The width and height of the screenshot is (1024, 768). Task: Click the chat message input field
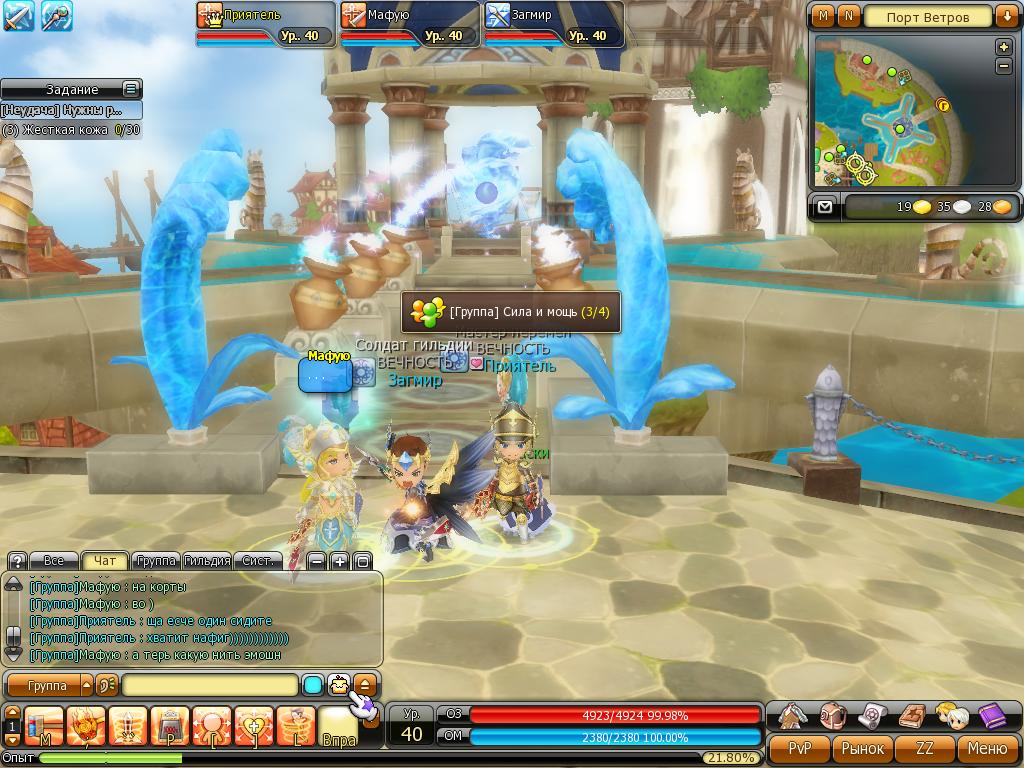coord(210,685)
